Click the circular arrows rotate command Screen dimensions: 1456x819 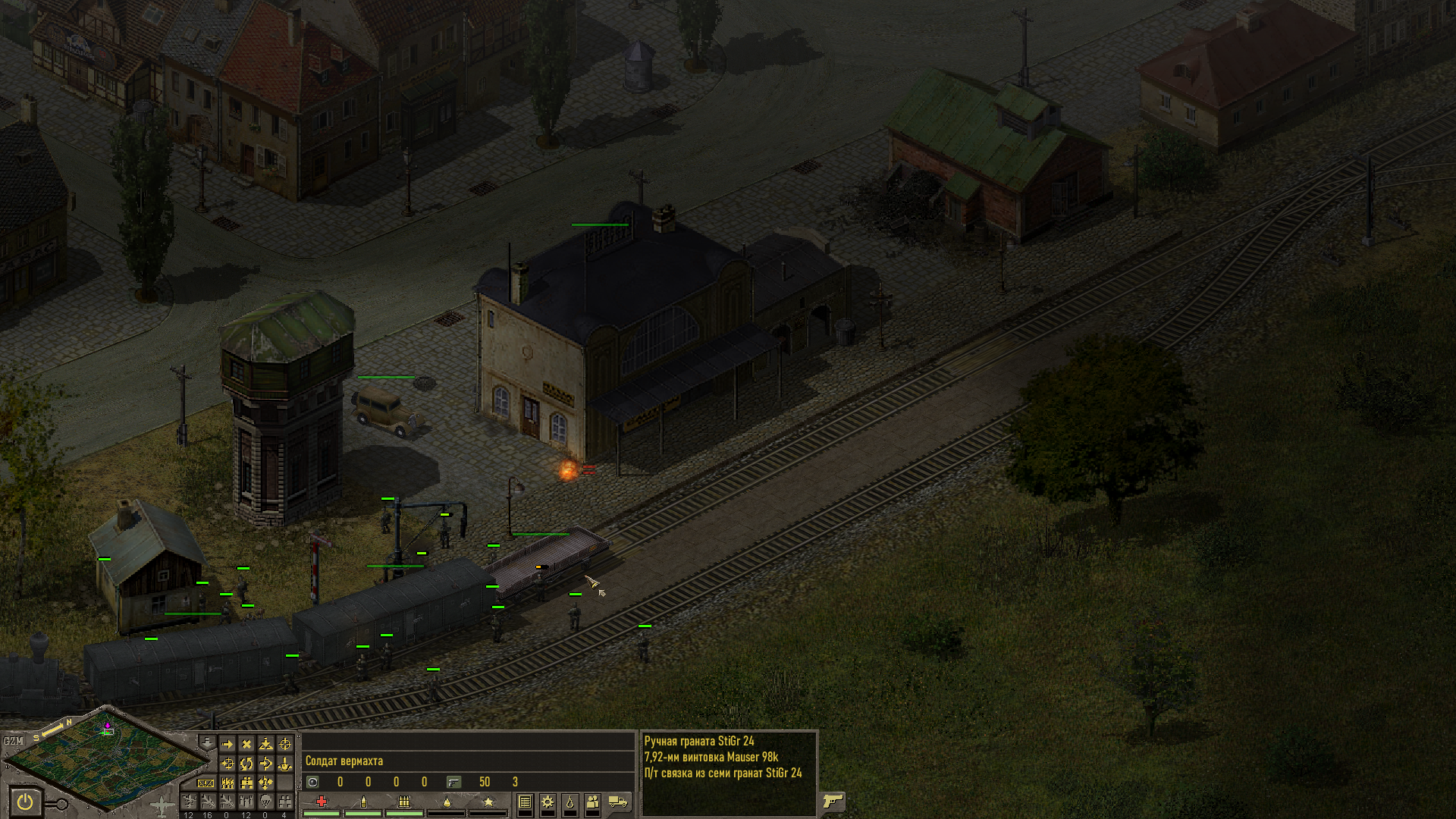tap(246, 764)
